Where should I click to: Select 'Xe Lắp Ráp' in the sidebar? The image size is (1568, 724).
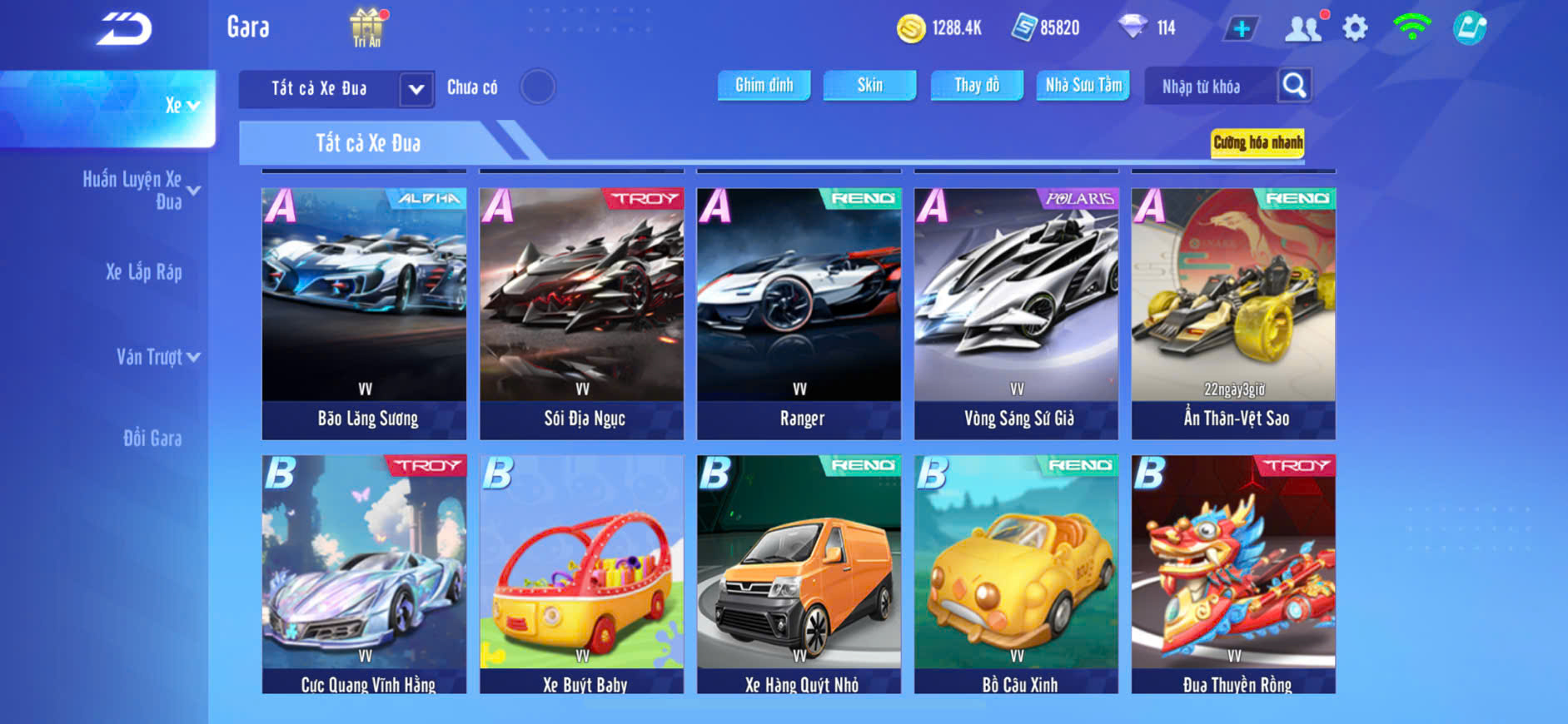pyautogui.click(x=143, y=272)
